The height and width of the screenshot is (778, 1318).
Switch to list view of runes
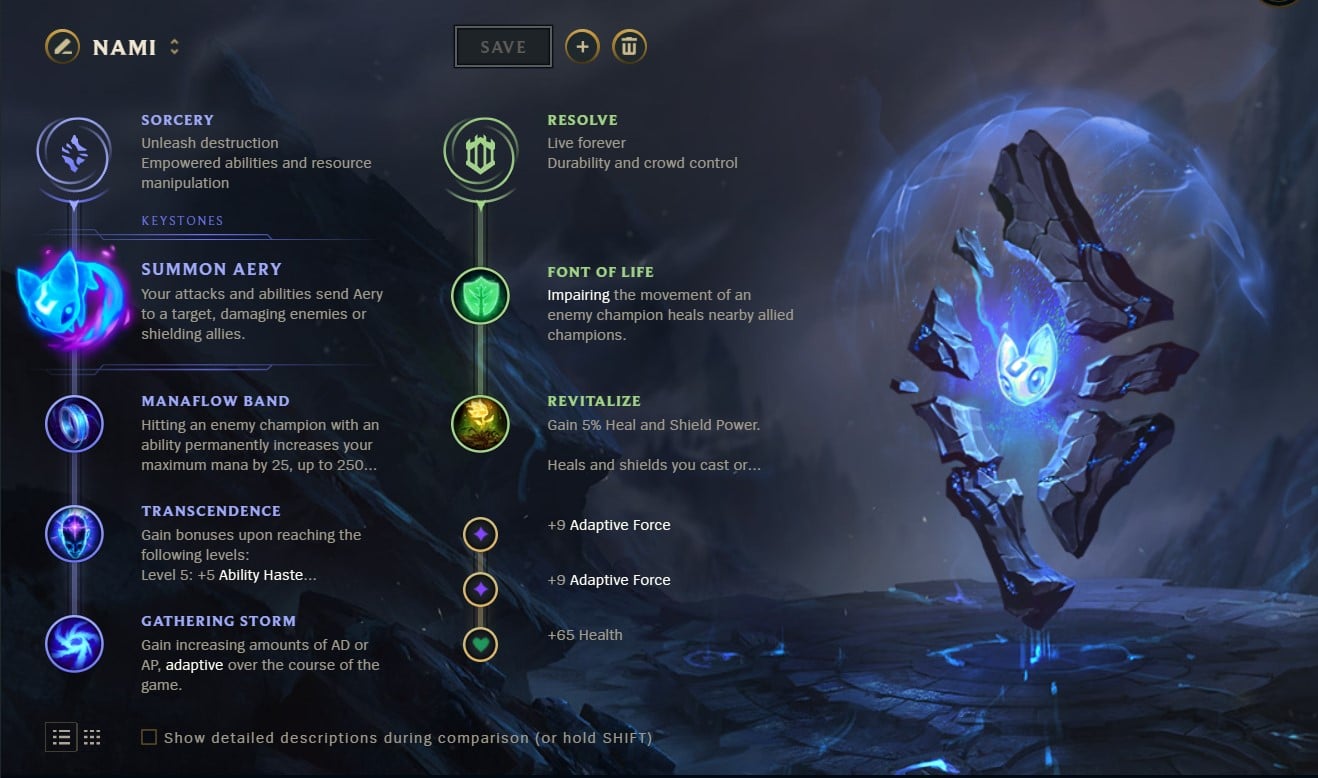pos(61,737)
